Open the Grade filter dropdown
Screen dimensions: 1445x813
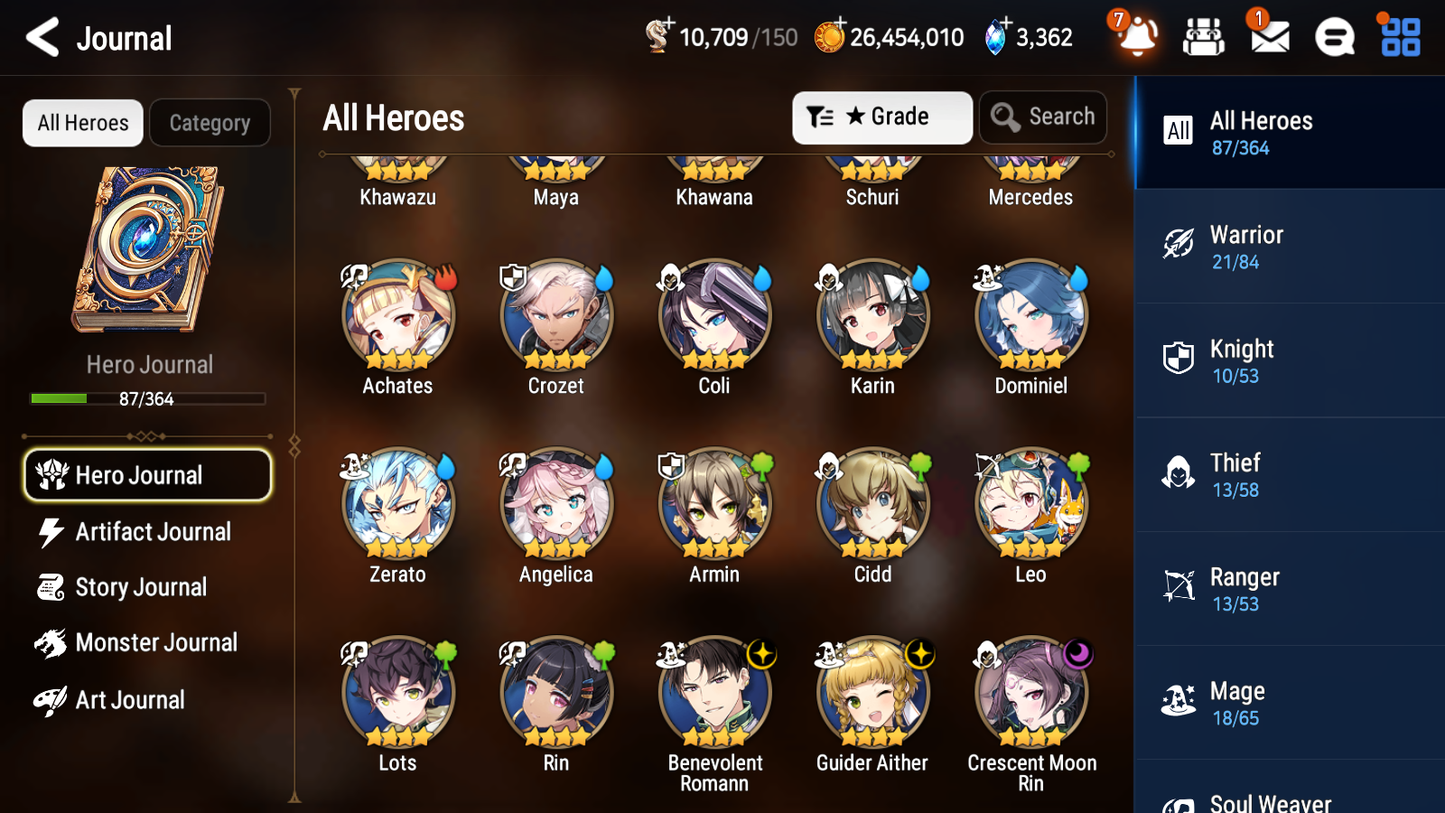(882, 117)
